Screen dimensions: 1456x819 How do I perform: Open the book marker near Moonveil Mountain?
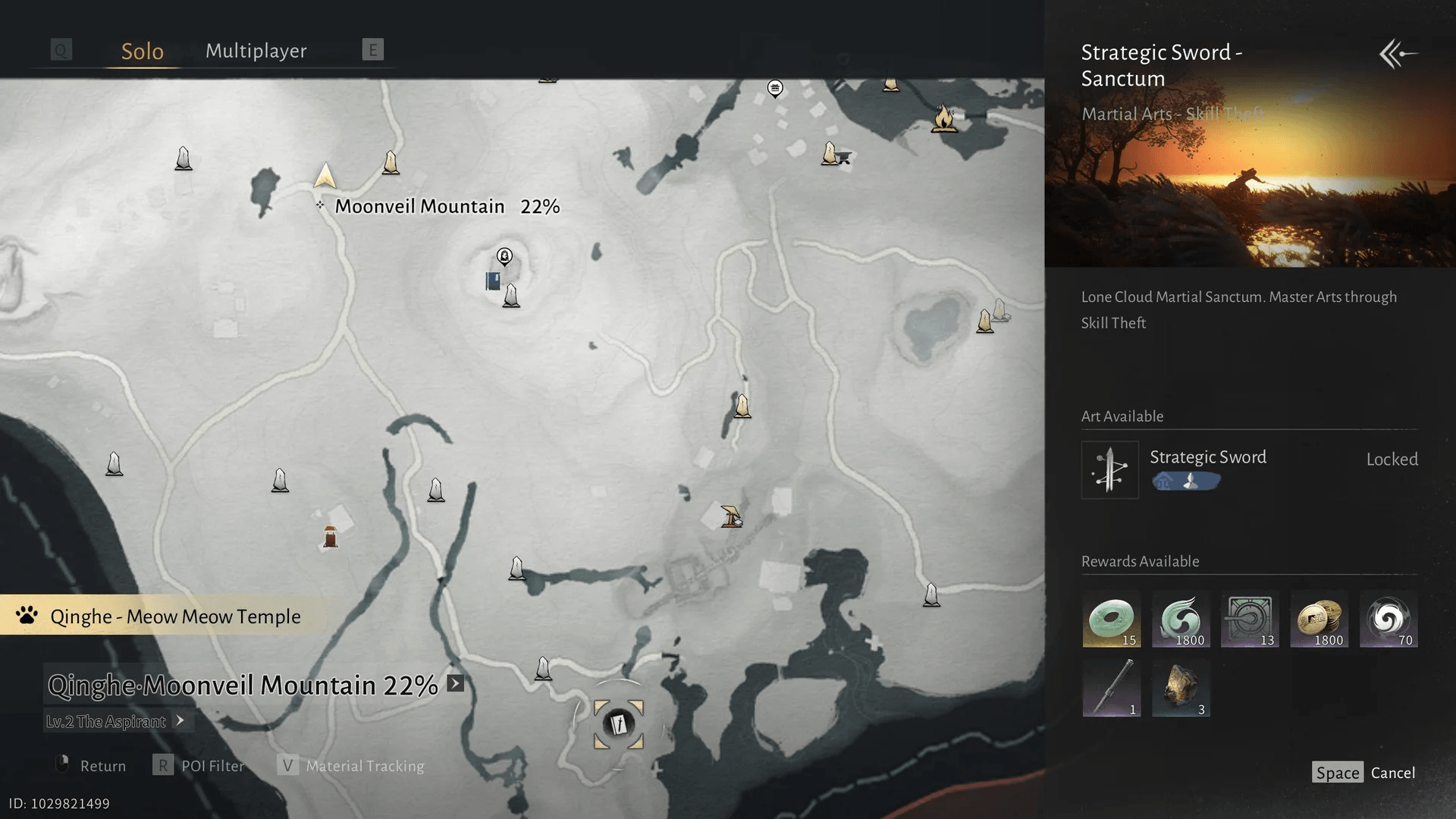click(x=491, y=280)
